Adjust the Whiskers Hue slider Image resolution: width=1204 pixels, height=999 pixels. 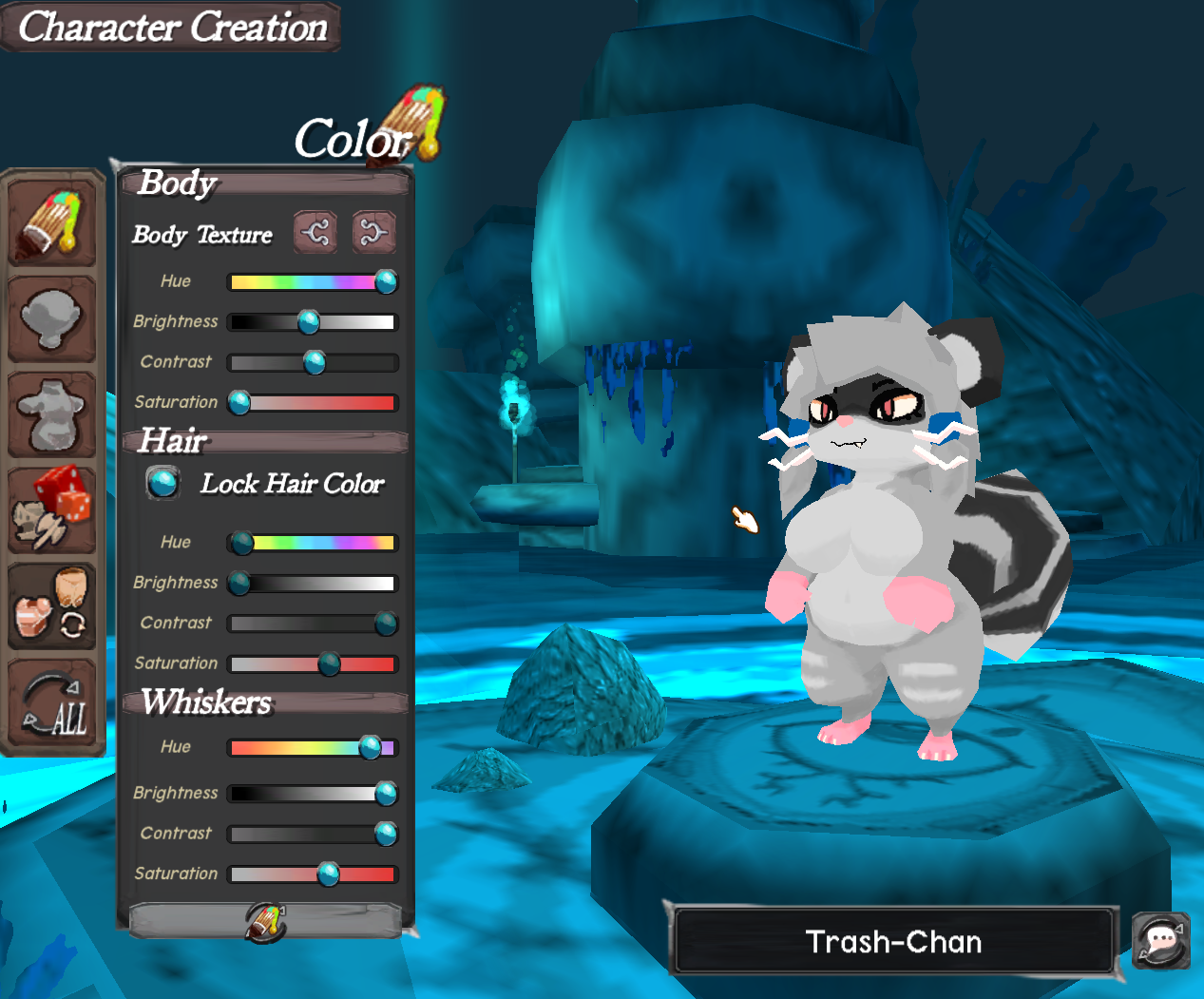(370, 748)
